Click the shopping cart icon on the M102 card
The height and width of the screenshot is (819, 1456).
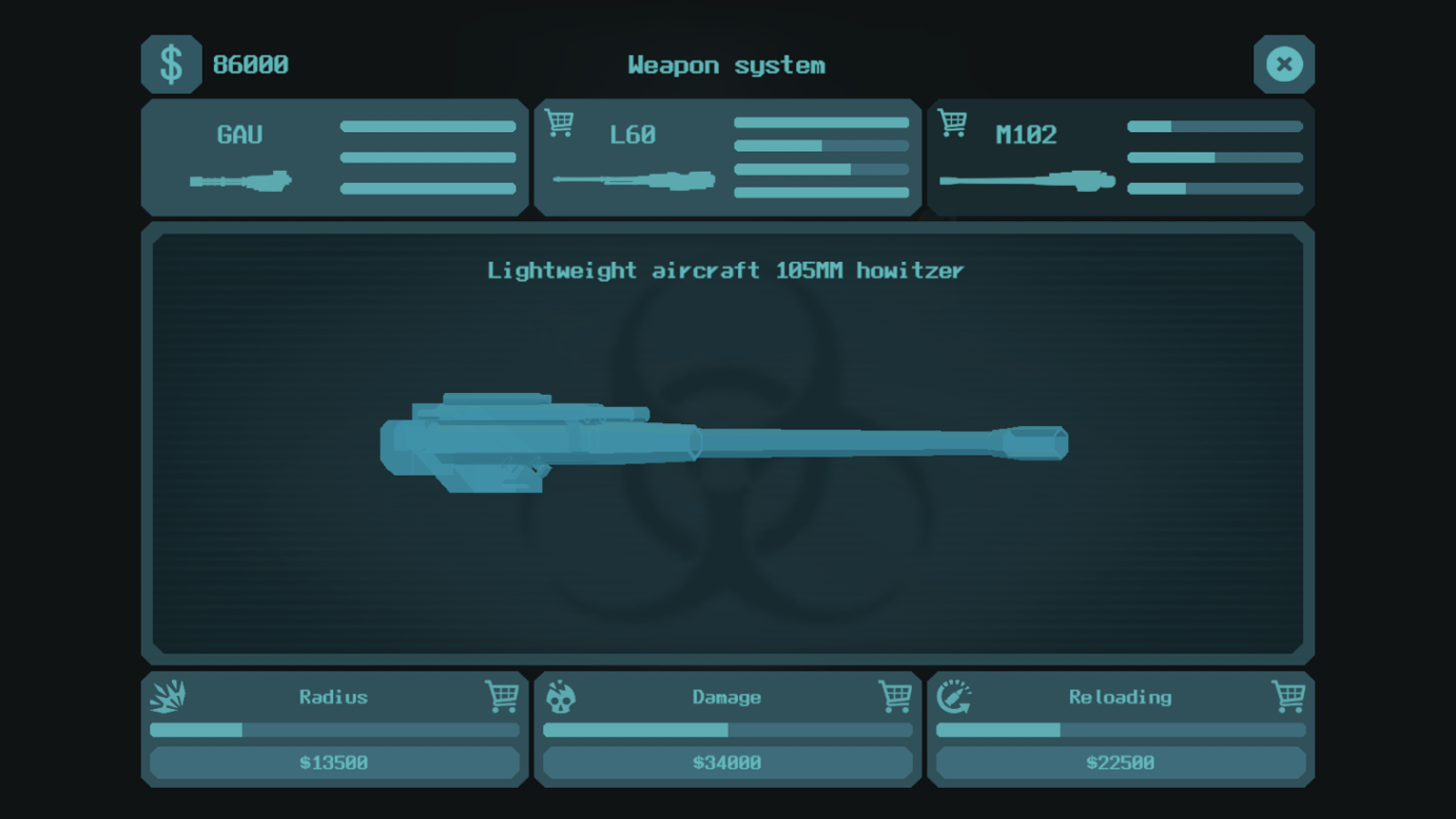953,121
